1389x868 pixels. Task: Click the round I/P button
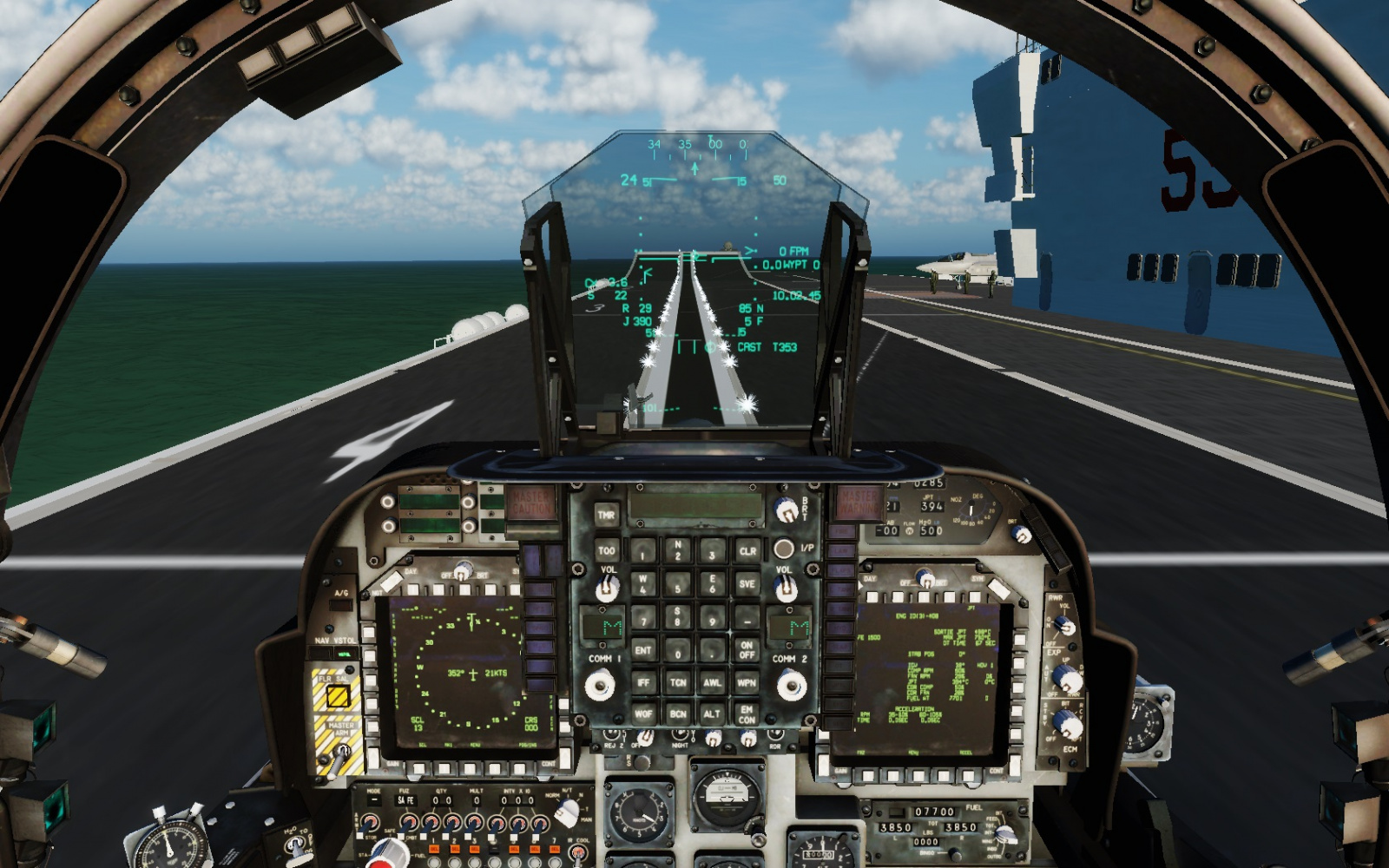783,549
